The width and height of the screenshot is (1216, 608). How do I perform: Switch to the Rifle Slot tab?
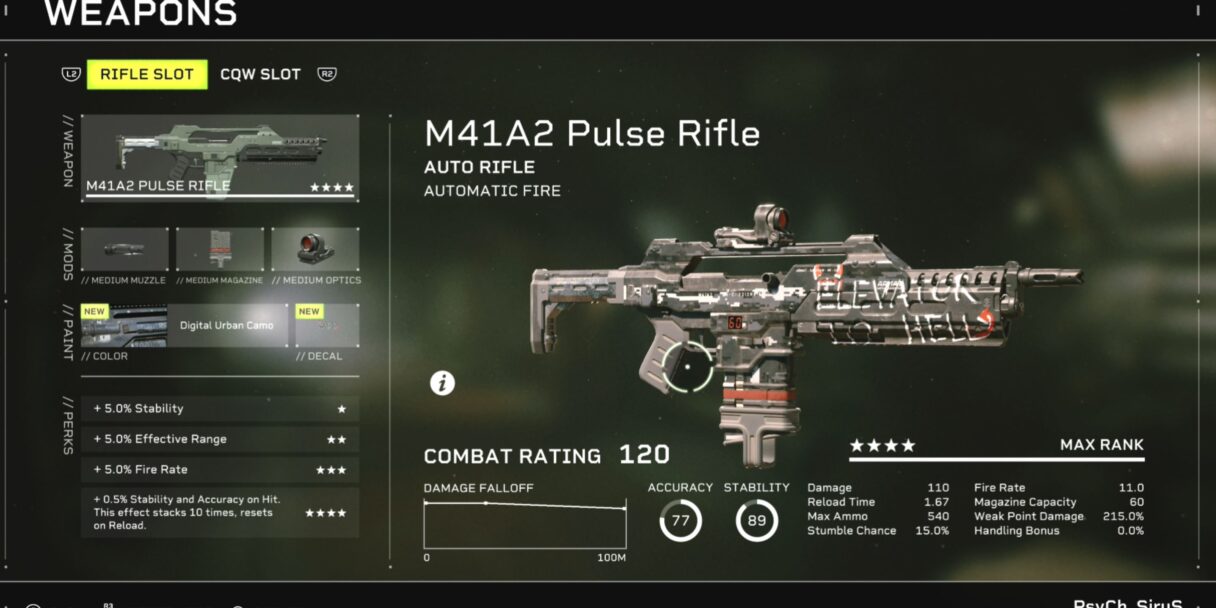[147, 75]
